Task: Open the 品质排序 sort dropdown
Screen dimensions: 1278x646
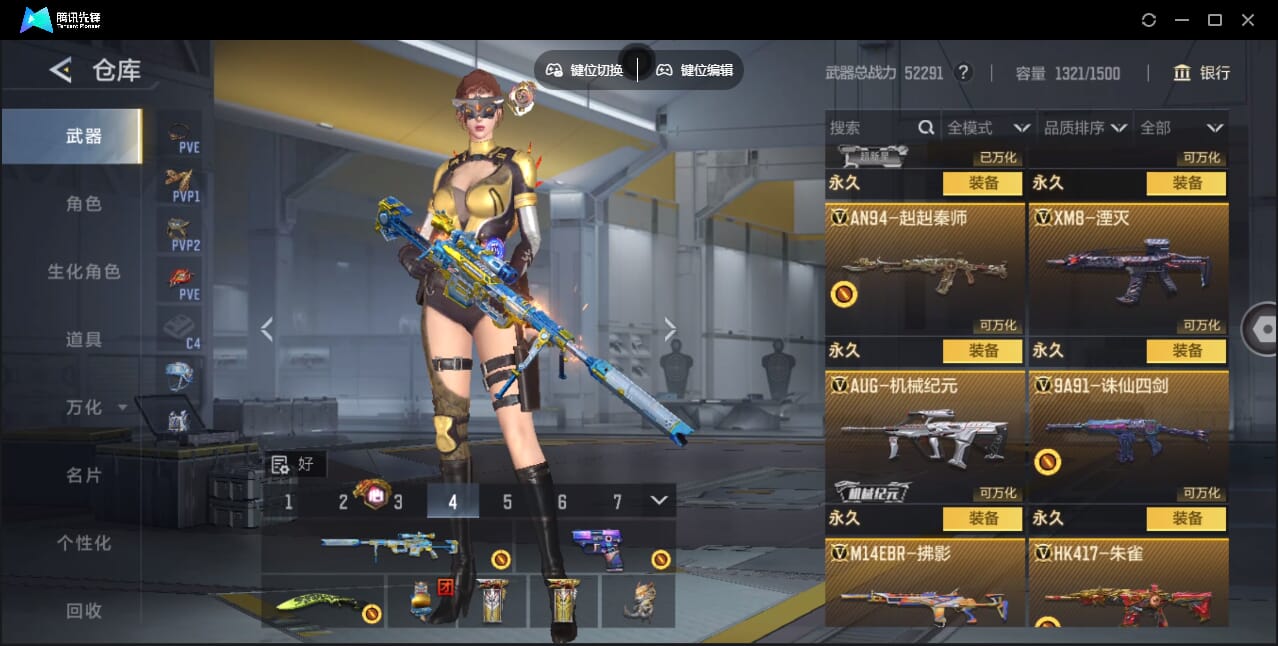Action: click(x=1085, y=128)
